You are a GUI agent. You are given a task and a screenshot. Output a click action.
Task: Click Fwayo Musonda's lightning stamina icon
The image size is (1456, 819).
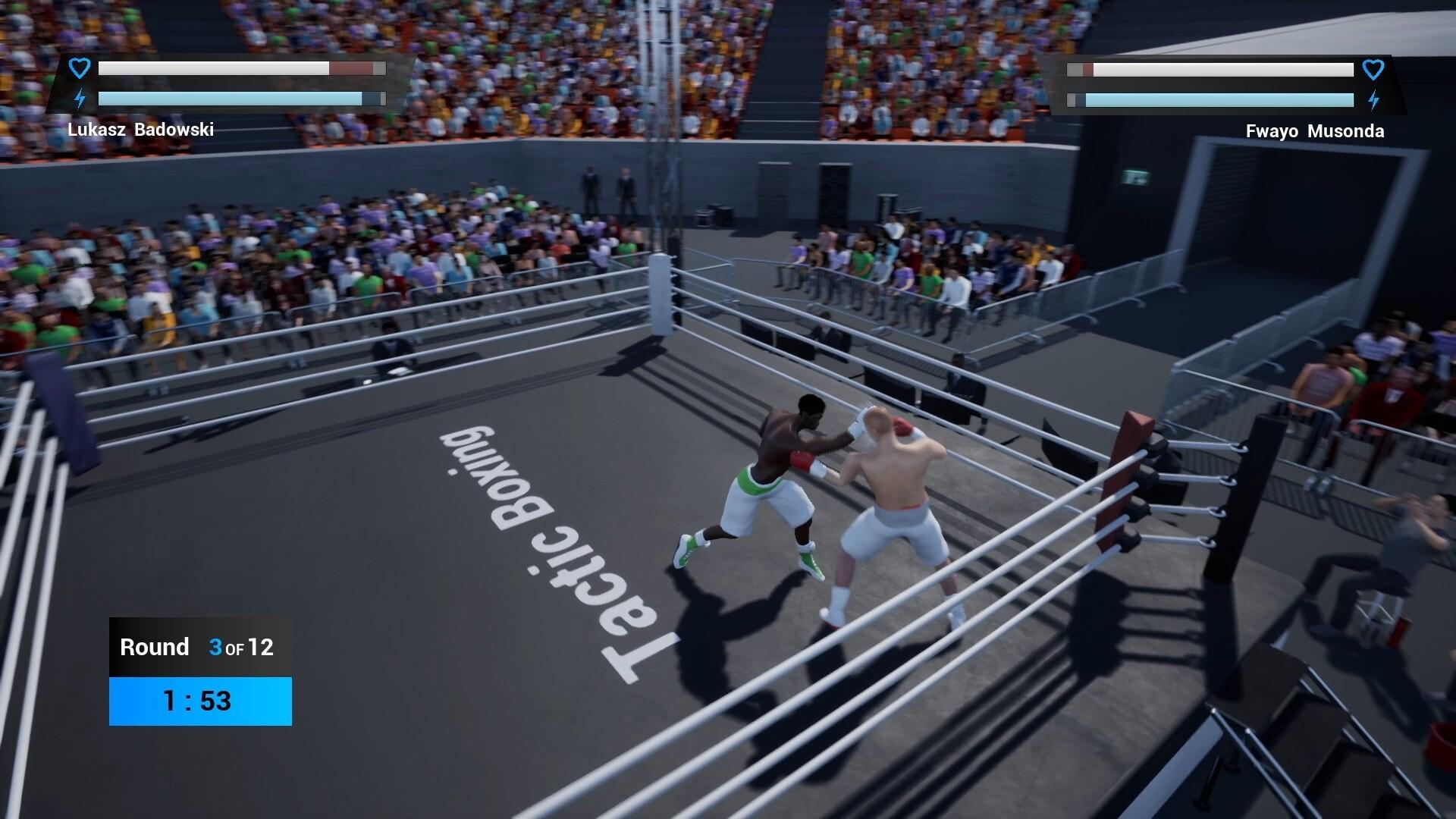[x=1374, y=99]
